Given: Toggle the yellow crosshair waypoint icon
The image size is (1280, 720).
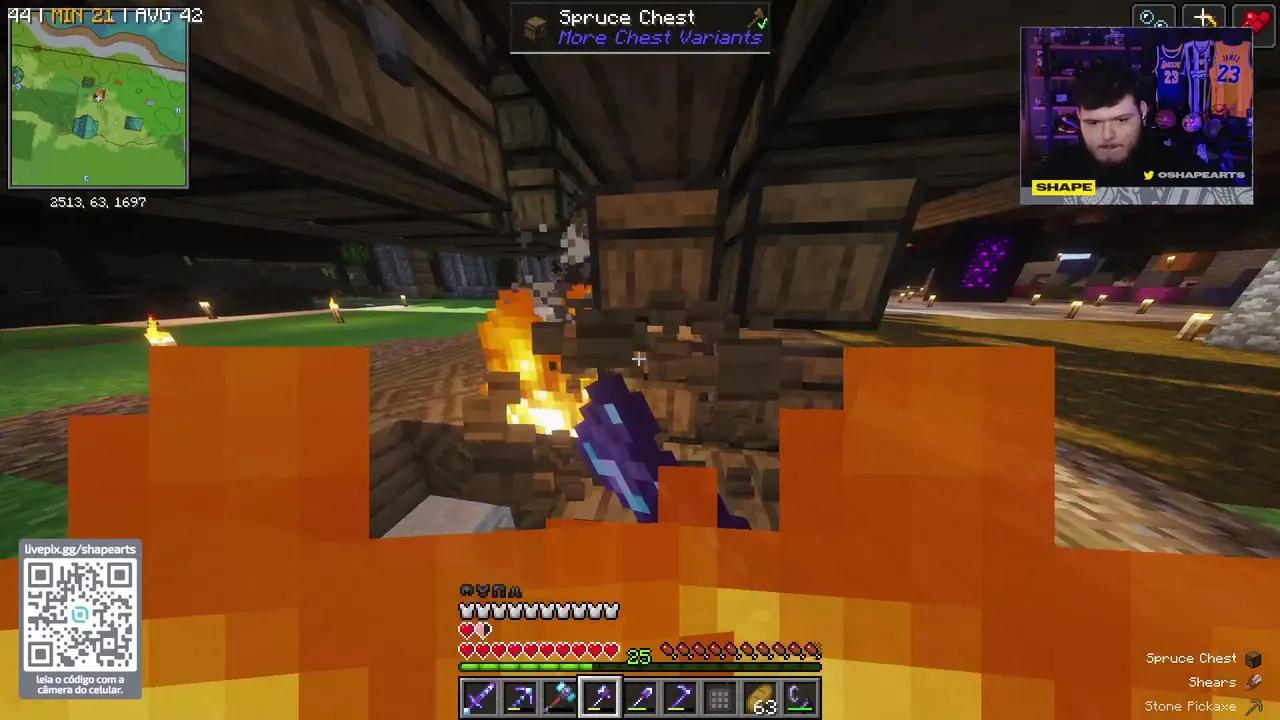Looking at the screenshot, I should pos(1204,17).
